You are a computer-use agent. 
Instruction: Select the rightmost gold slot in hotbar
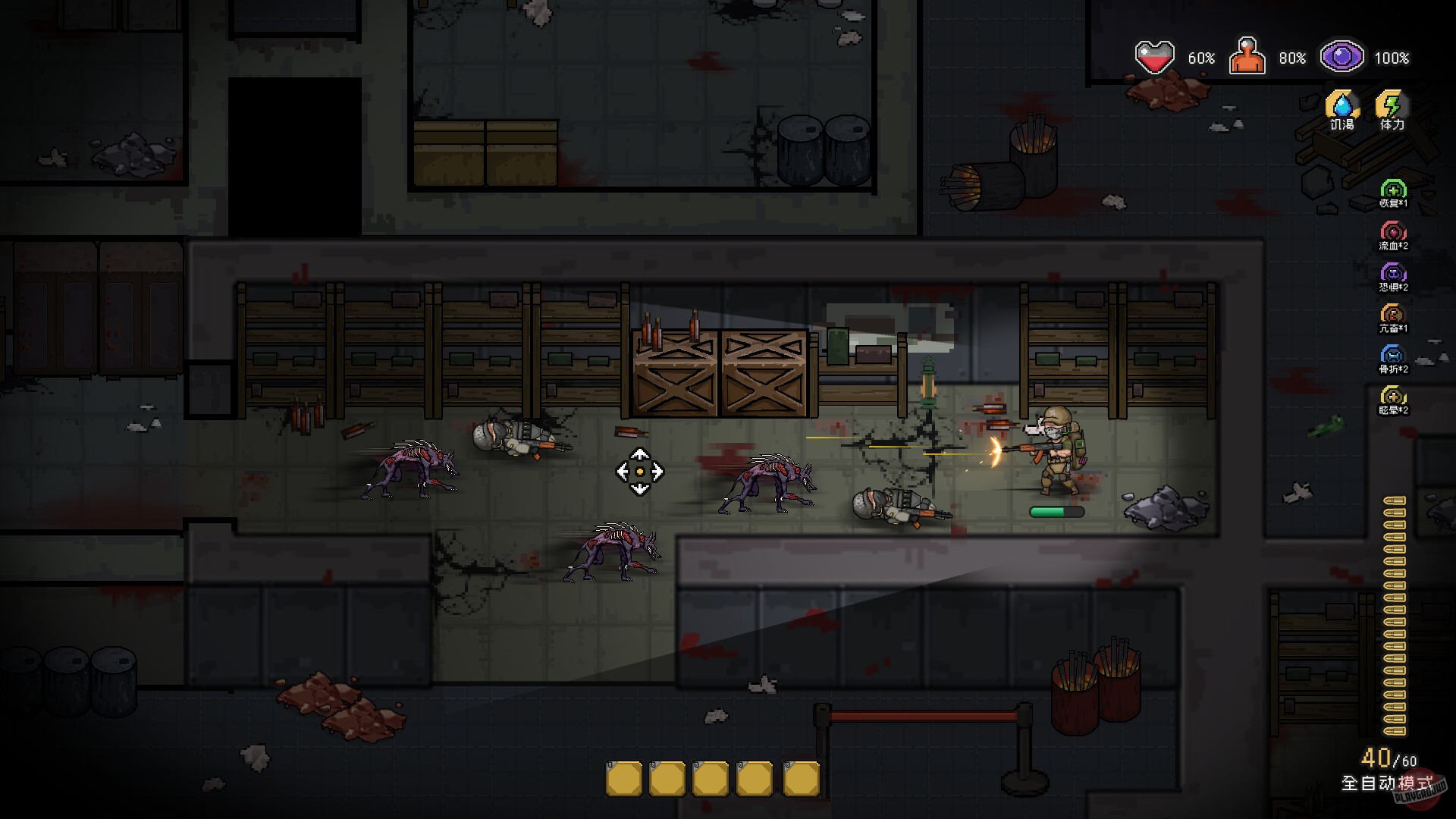tap(802, 777)
